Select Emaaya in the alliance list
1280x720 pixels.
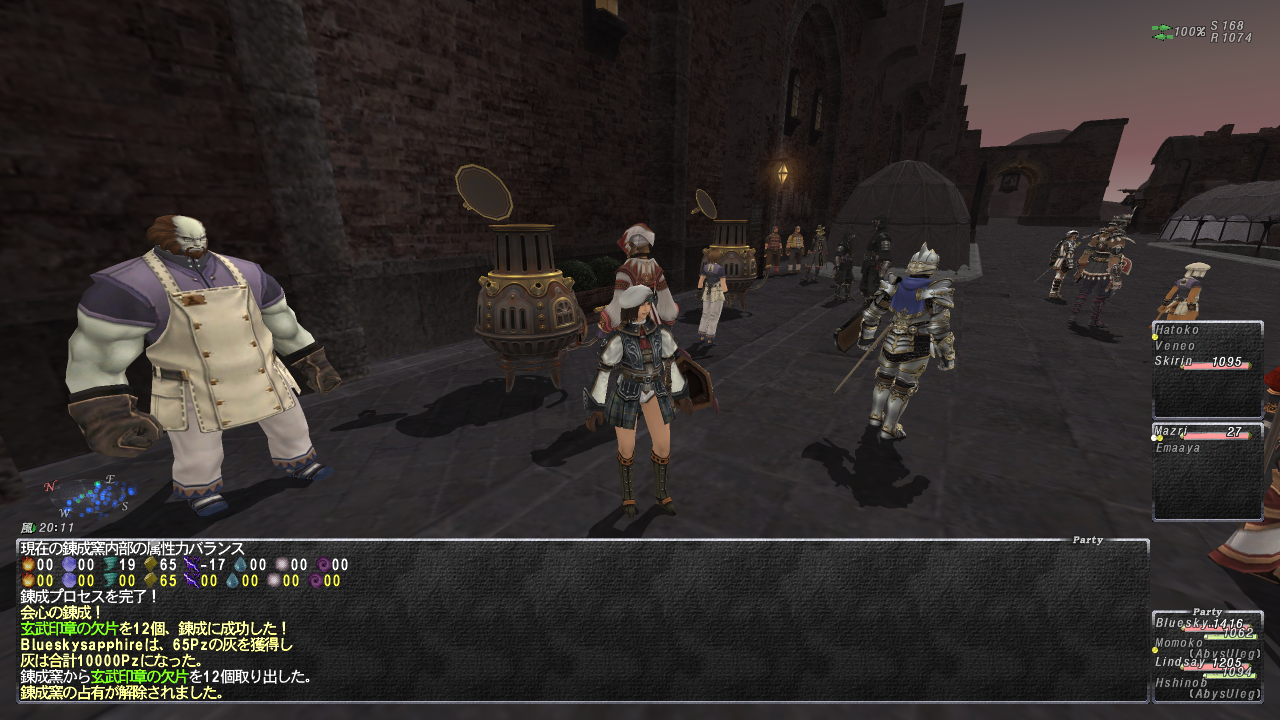click(1176, 448)
